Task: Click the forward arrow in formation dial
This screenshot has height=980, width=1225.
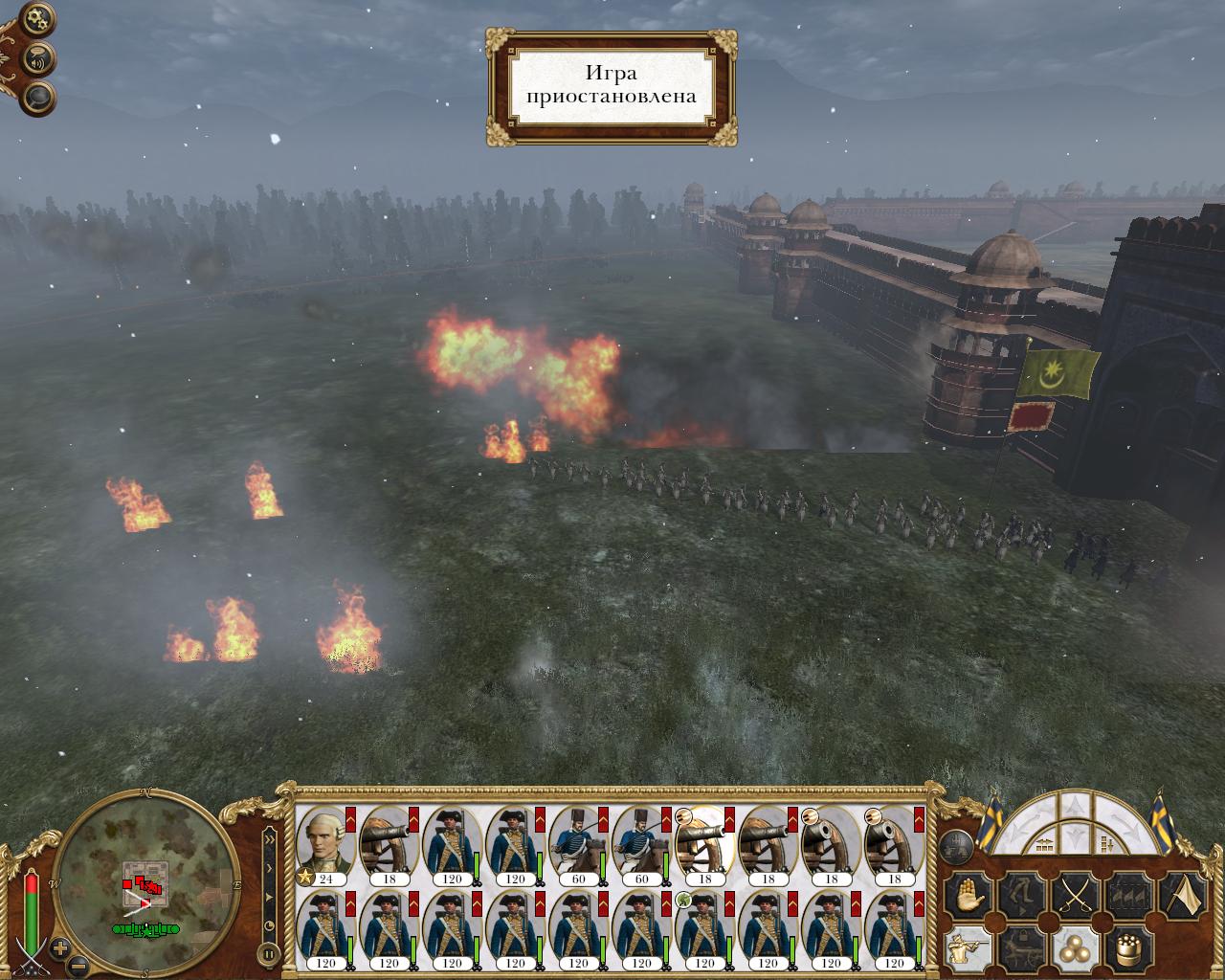Action: pyautogui.click(x=1077, y=806)
